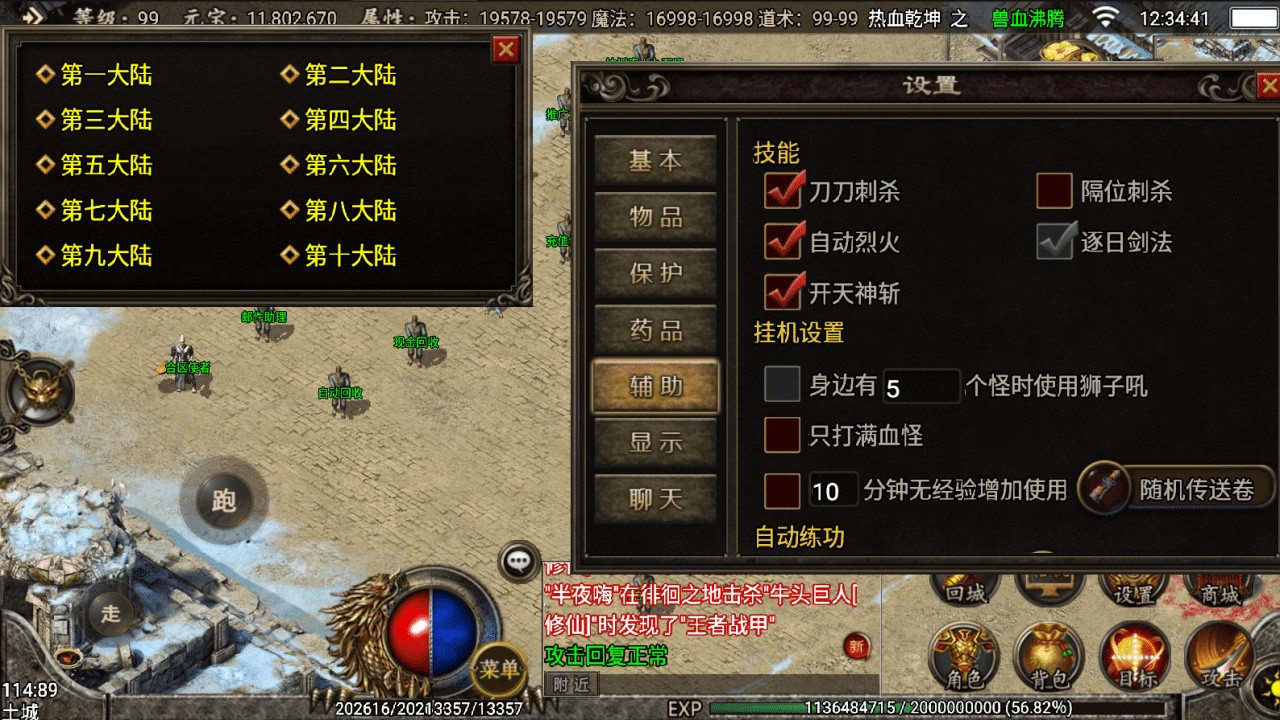Uncheck 自动烈火 skill option

pos(783,242)
